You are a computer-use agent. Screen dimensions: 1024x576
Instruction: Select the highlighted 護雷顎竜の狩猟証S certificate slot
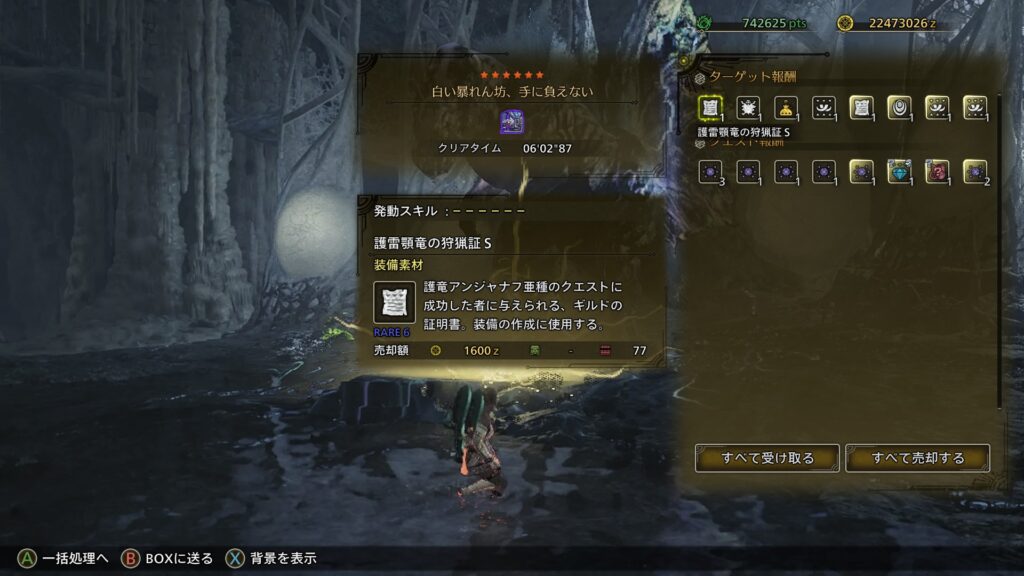click(x=710, y=108)
